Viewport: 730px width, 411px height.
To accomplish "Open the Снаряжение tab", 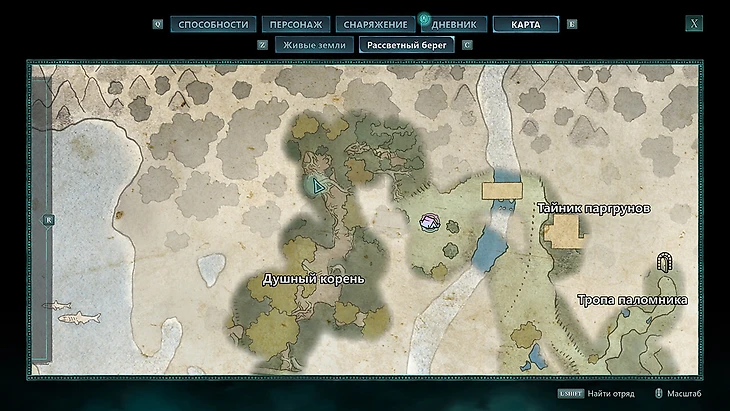I will pyautogui.click(x=372, y=24).
